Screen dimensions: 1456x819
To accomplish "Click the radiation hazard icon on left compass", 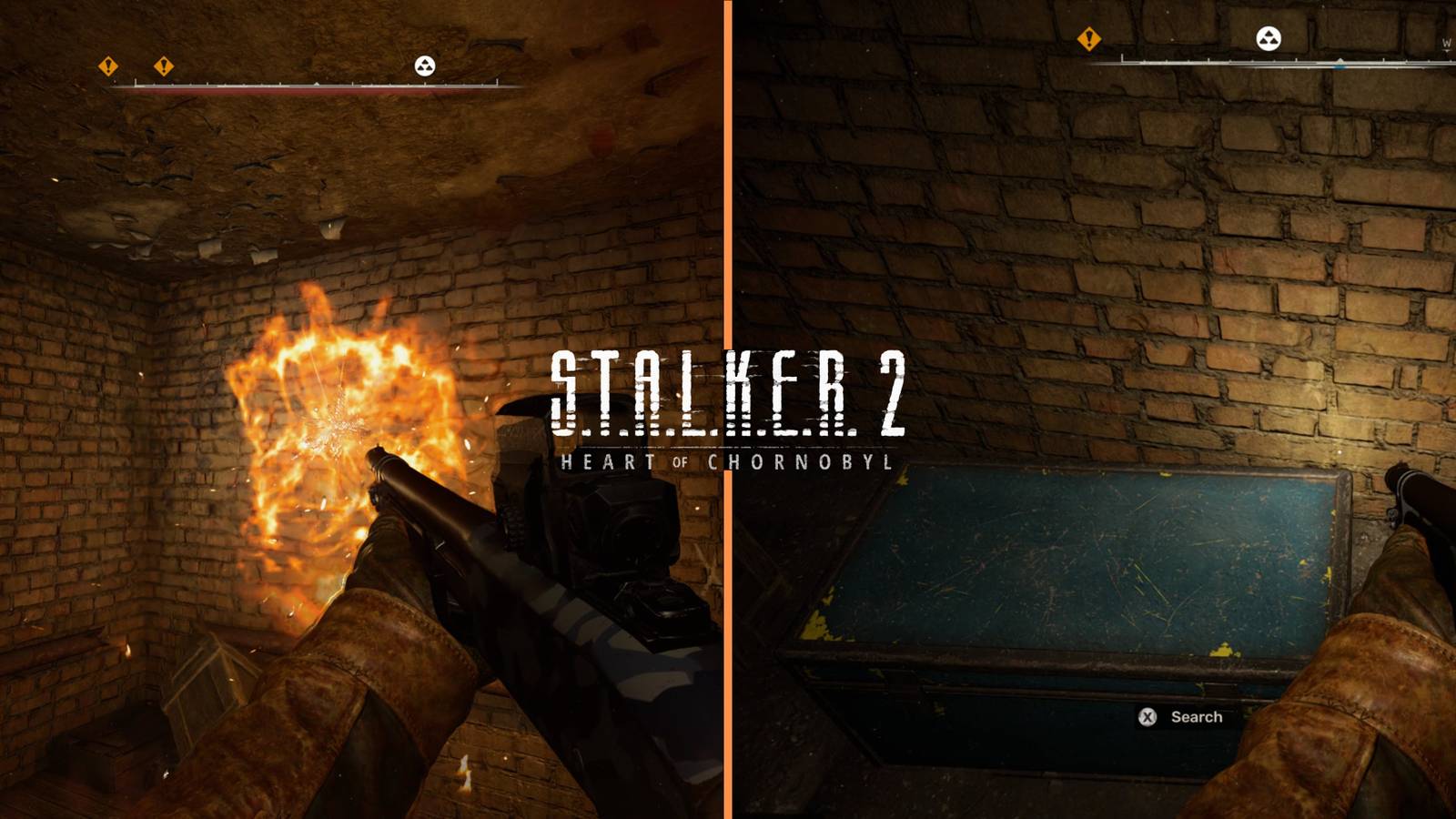I will pyautogui.click(x=426, y=66).
